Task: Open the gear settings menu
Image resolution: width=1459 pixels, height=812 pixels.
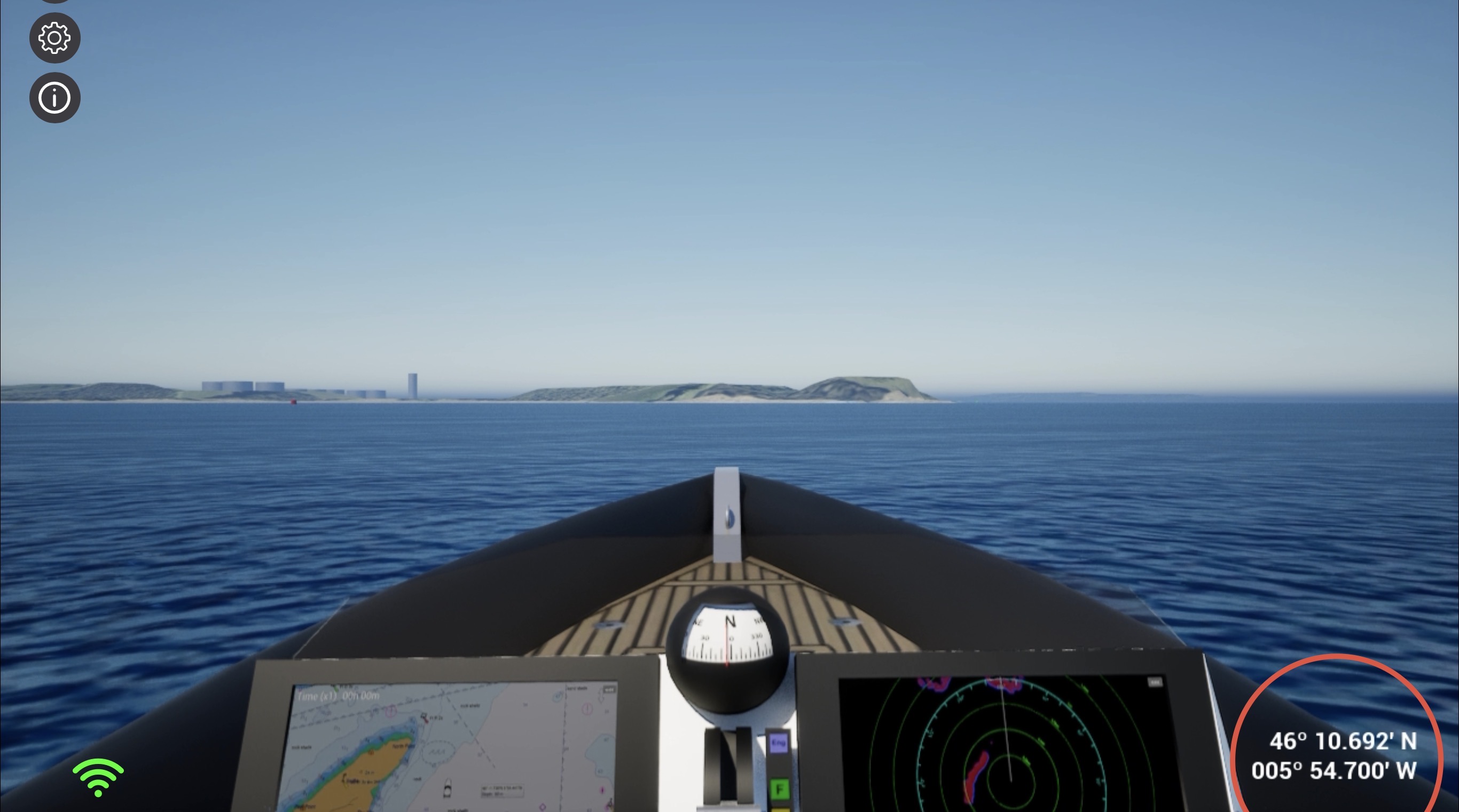Action: tap(54, 38)
